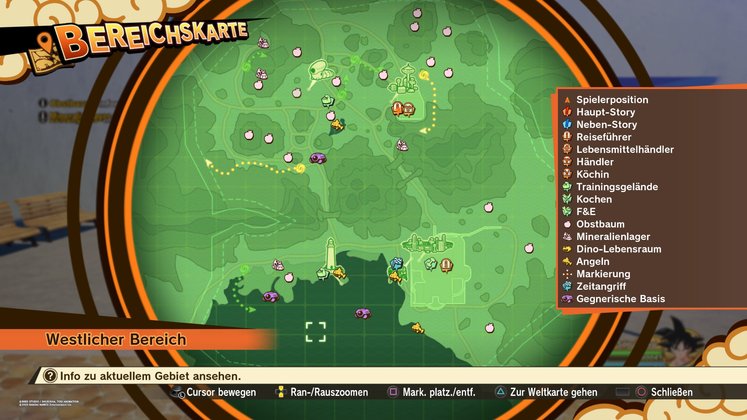Screen dimensions: 747x420
Task: Select the Trainingsgelände legend entry
Action: [614, 187]
